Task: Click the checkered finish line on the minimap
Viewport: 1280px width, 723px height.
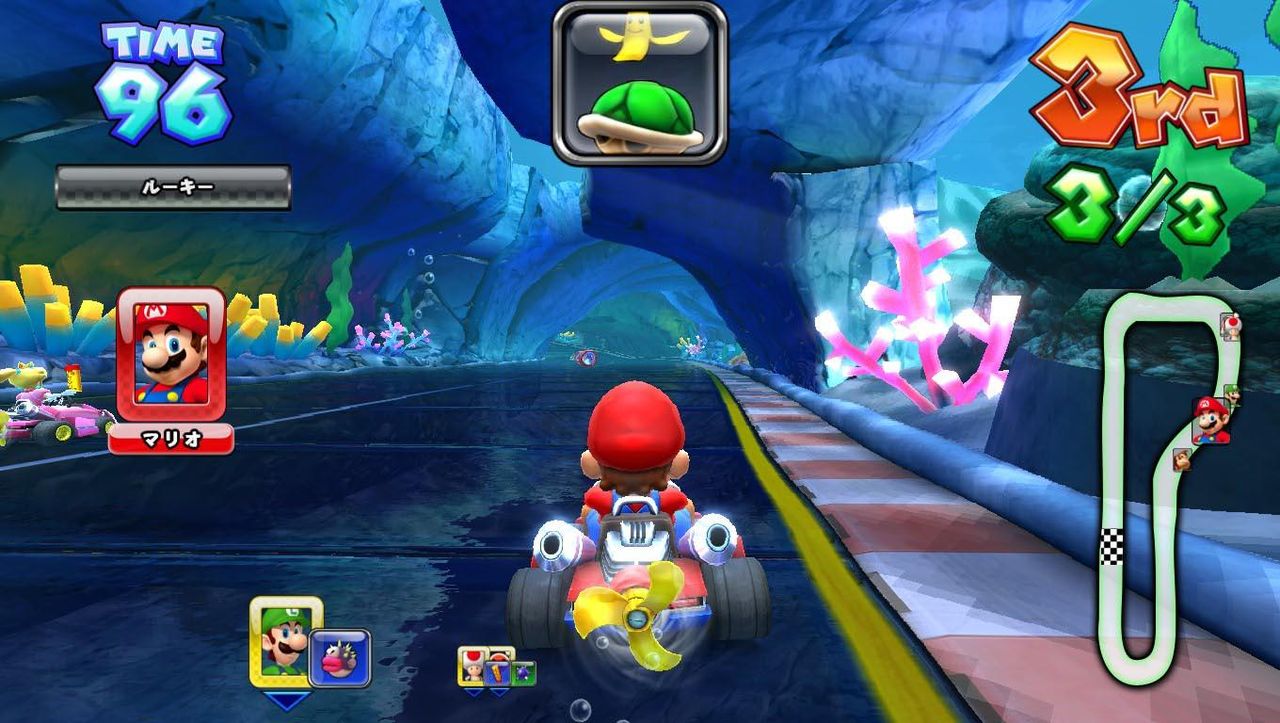Action: tap(1110, 545)
